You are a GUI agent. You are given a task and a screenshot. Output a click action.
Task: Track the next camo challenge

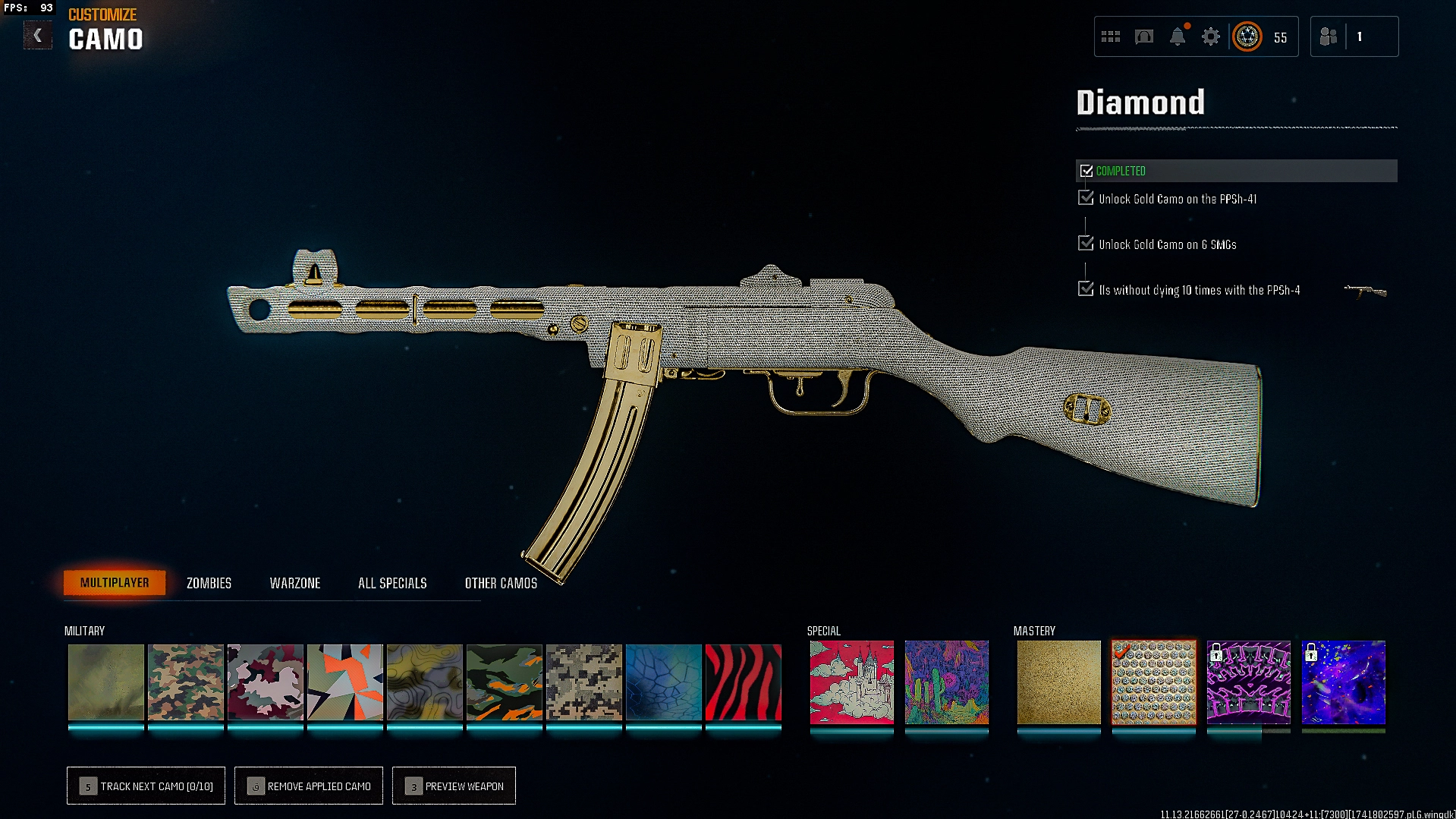(146, 786)
